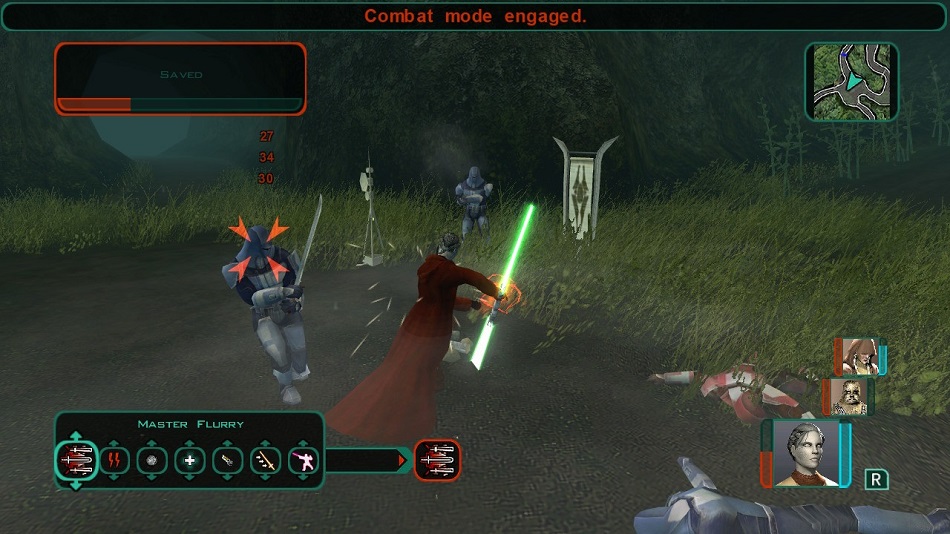Activate the sword with arrows attack
The width and height of the screenshot is (950, 534).
click(266, 461)
